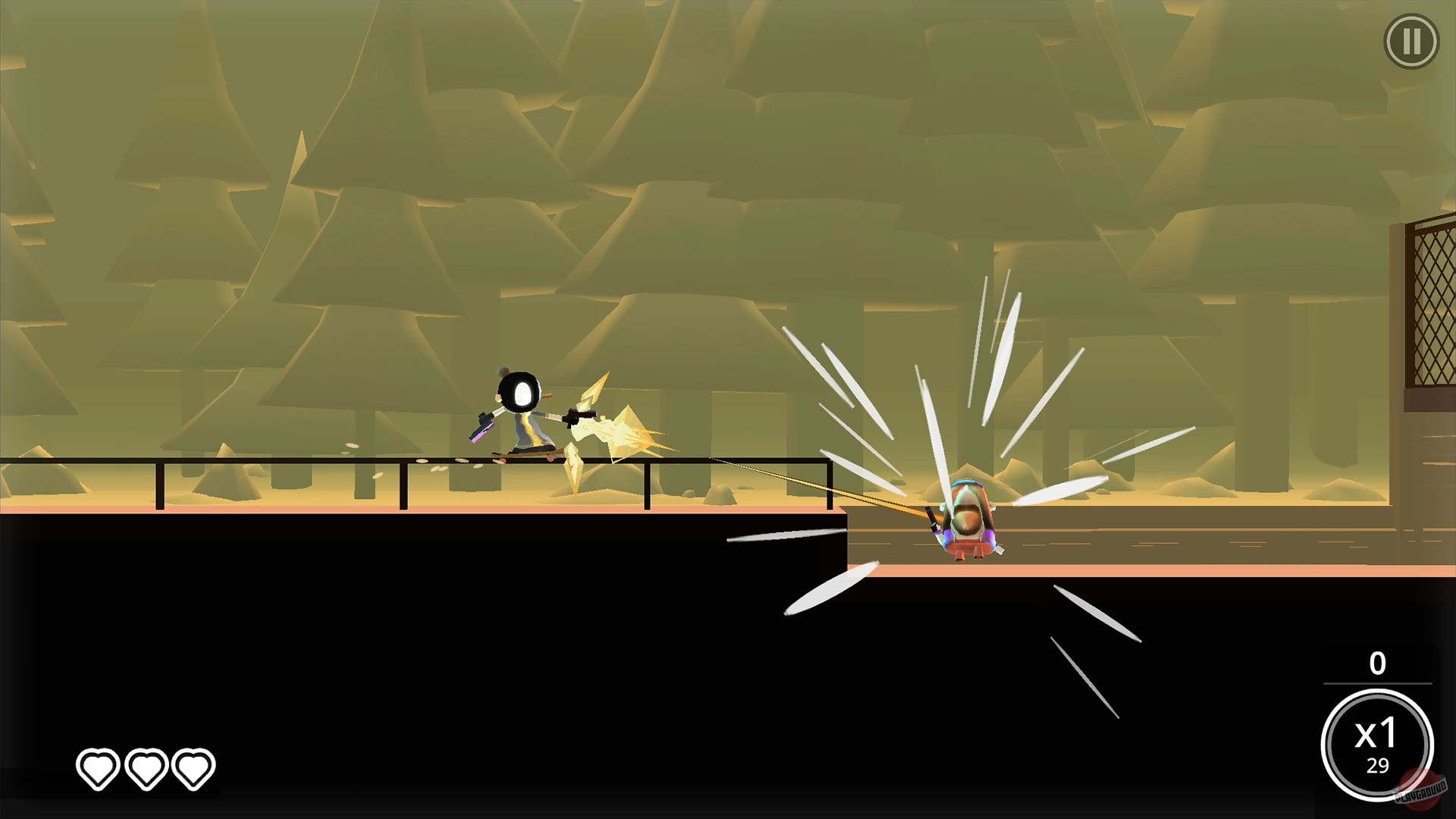Toggle pause using the two-bar symbol
Viewport: 1456px width, 819px height.
(x=1412, y=39)
